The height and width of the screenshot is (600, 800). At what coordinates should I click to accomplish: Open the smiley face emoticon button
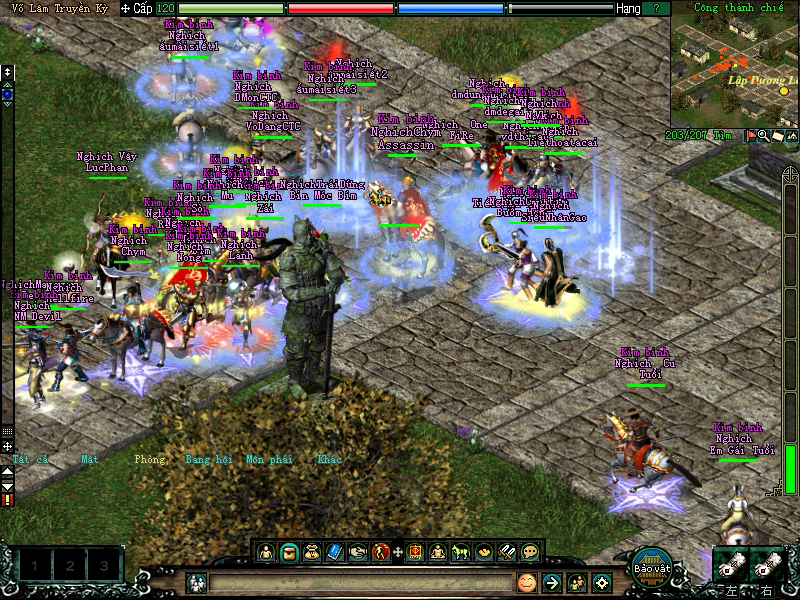pos(526,581)
